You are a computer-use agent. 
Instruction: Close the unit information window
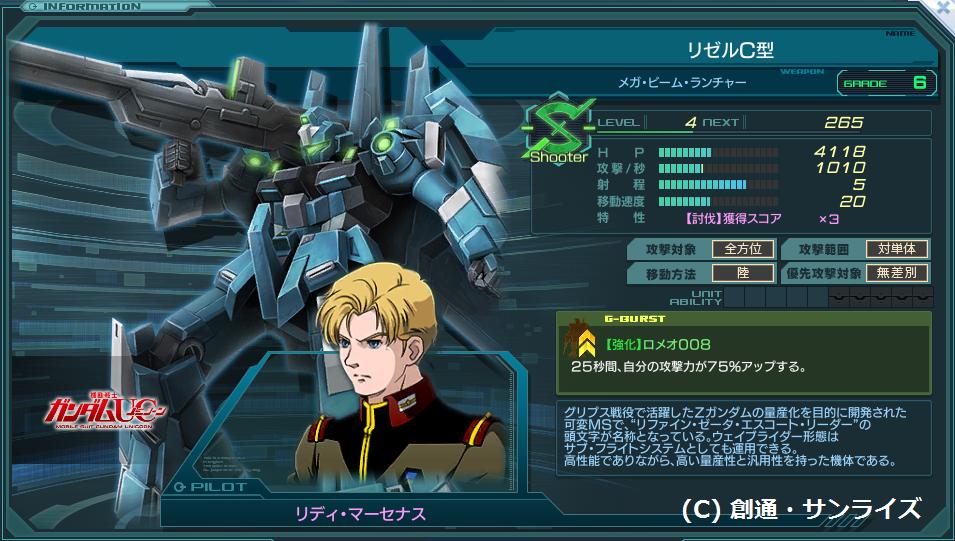pos(943,7)
